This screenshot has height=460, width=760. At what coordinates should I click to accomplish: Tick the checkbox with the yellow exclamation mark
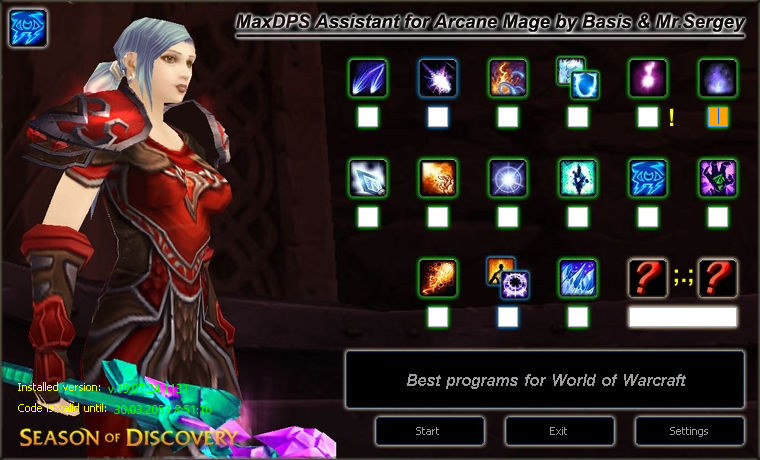point(648,117)
